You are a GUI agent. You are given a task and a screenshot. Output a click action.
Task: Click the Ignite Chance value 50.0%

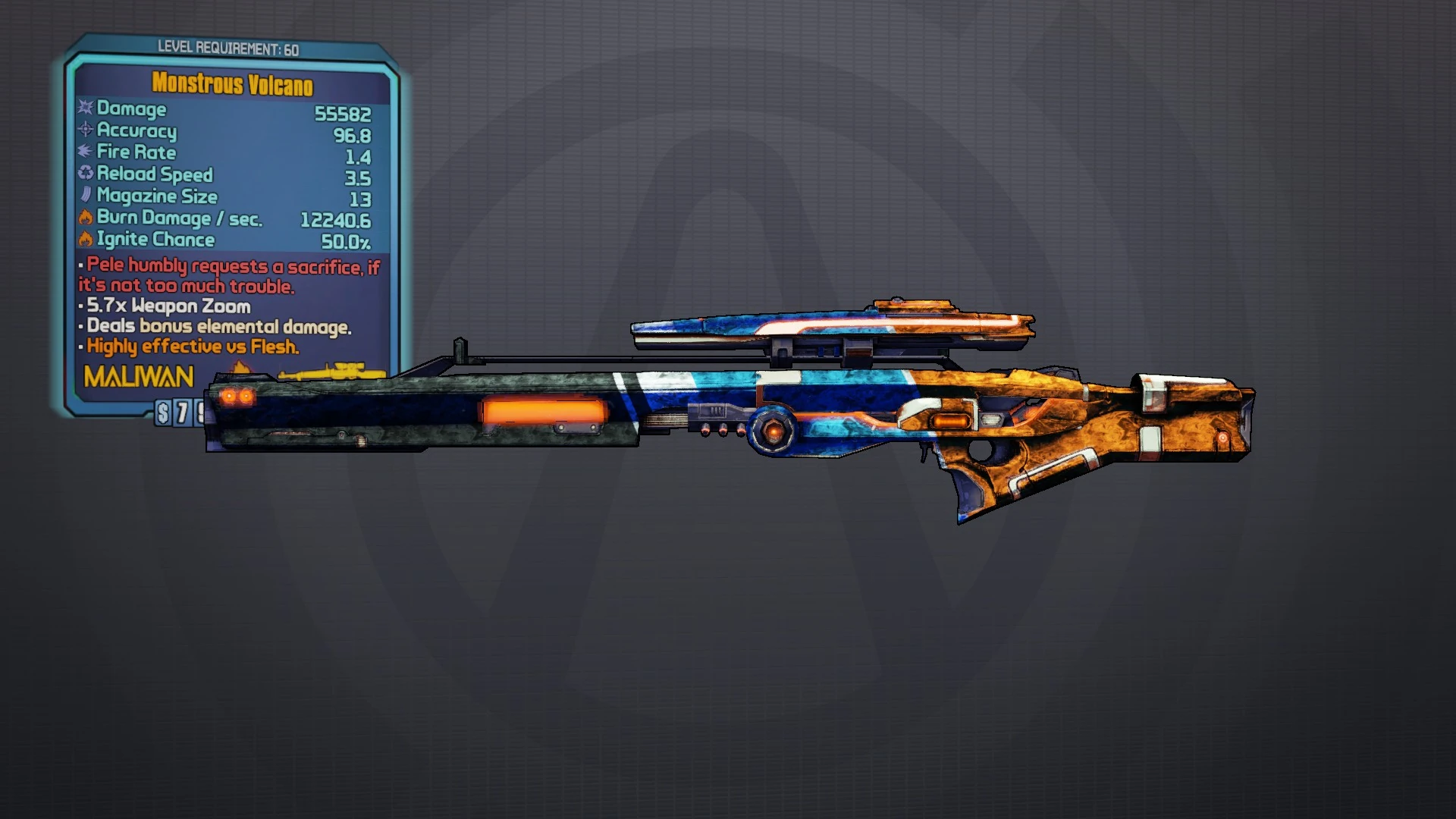[345, 240]
